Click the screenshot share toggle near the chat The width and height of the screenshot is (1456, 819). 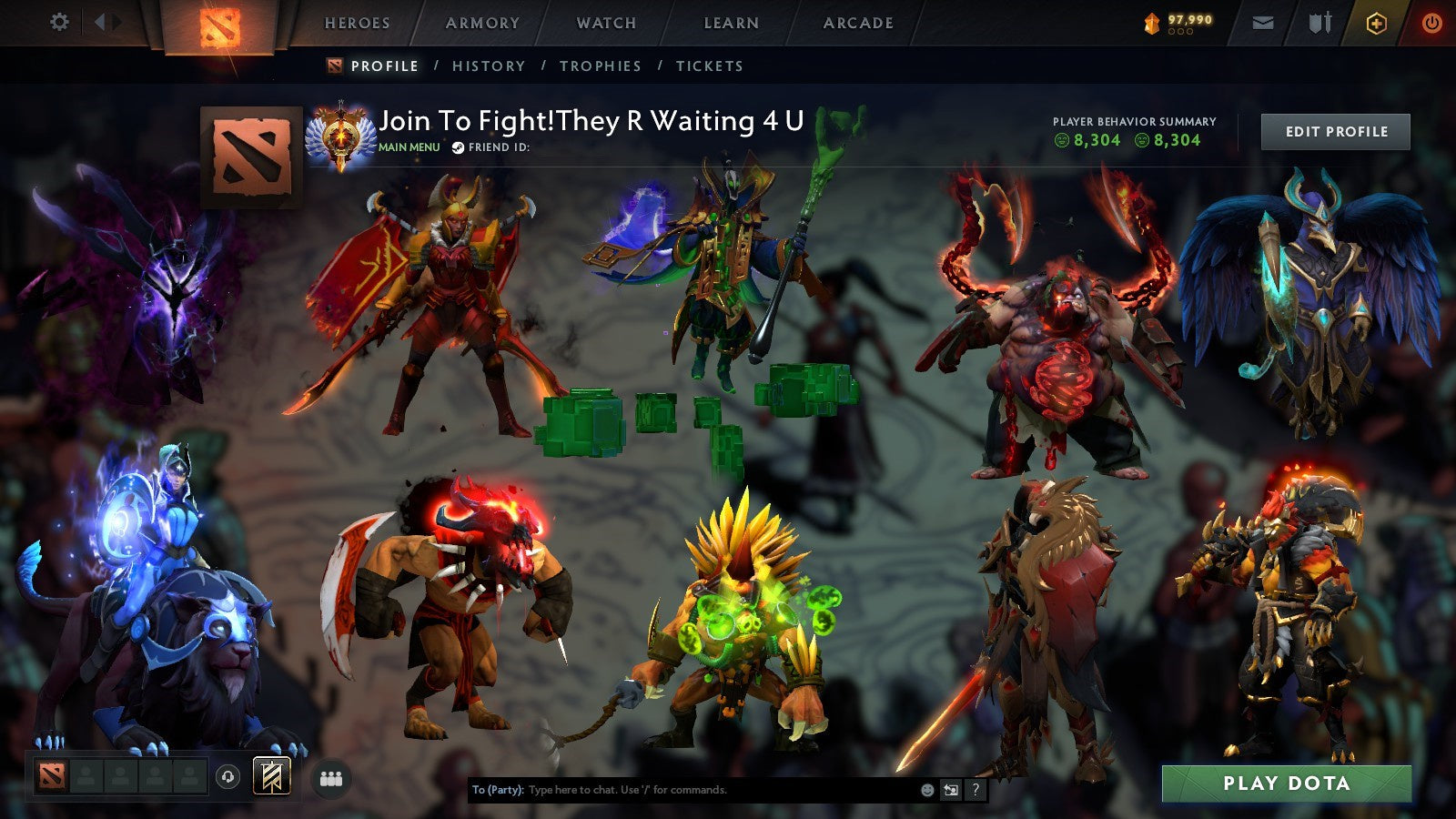tap(950, 790)
